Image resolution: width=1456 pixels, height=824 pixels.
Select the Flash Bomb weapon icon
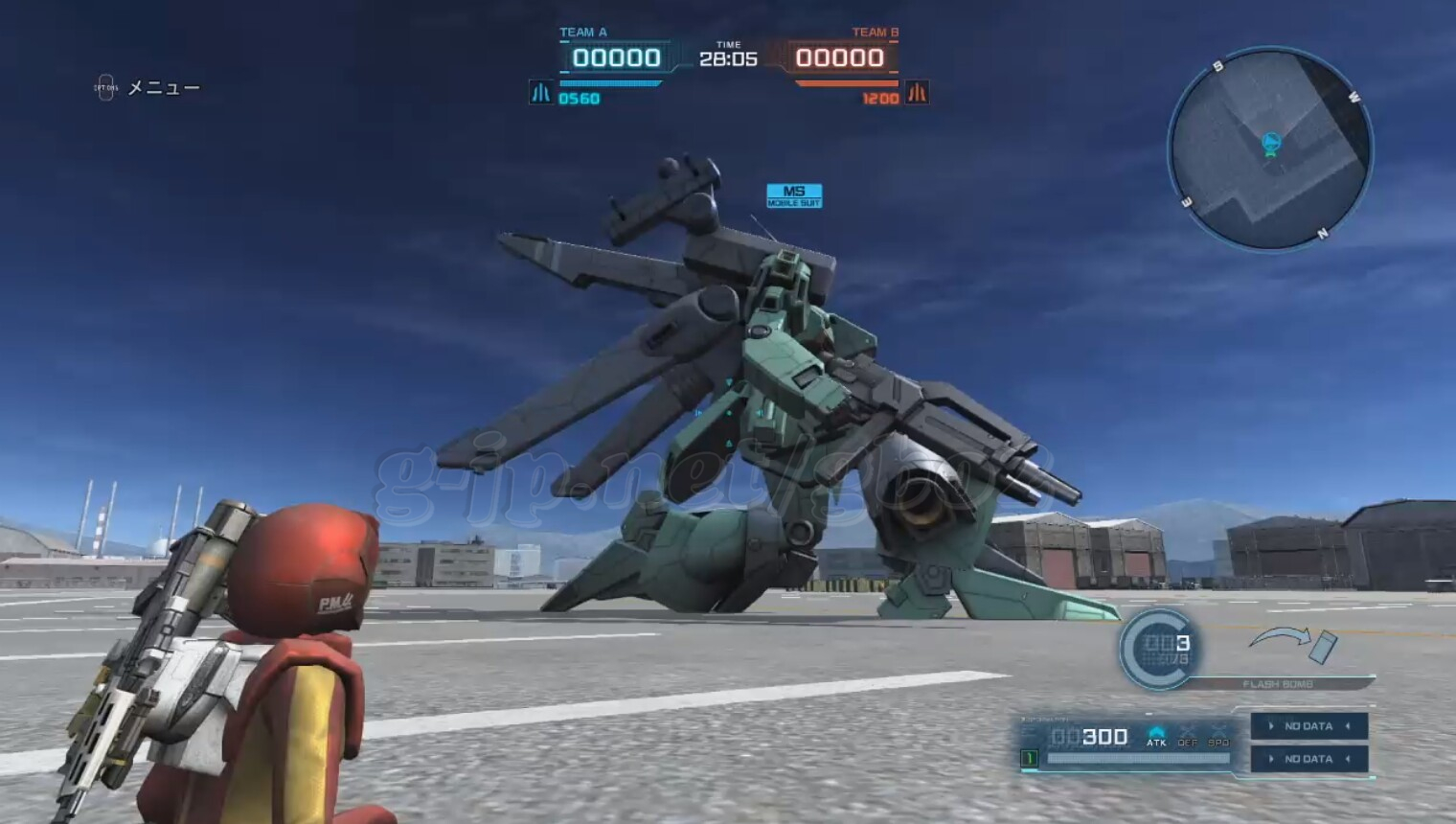tap(1293, 644)
